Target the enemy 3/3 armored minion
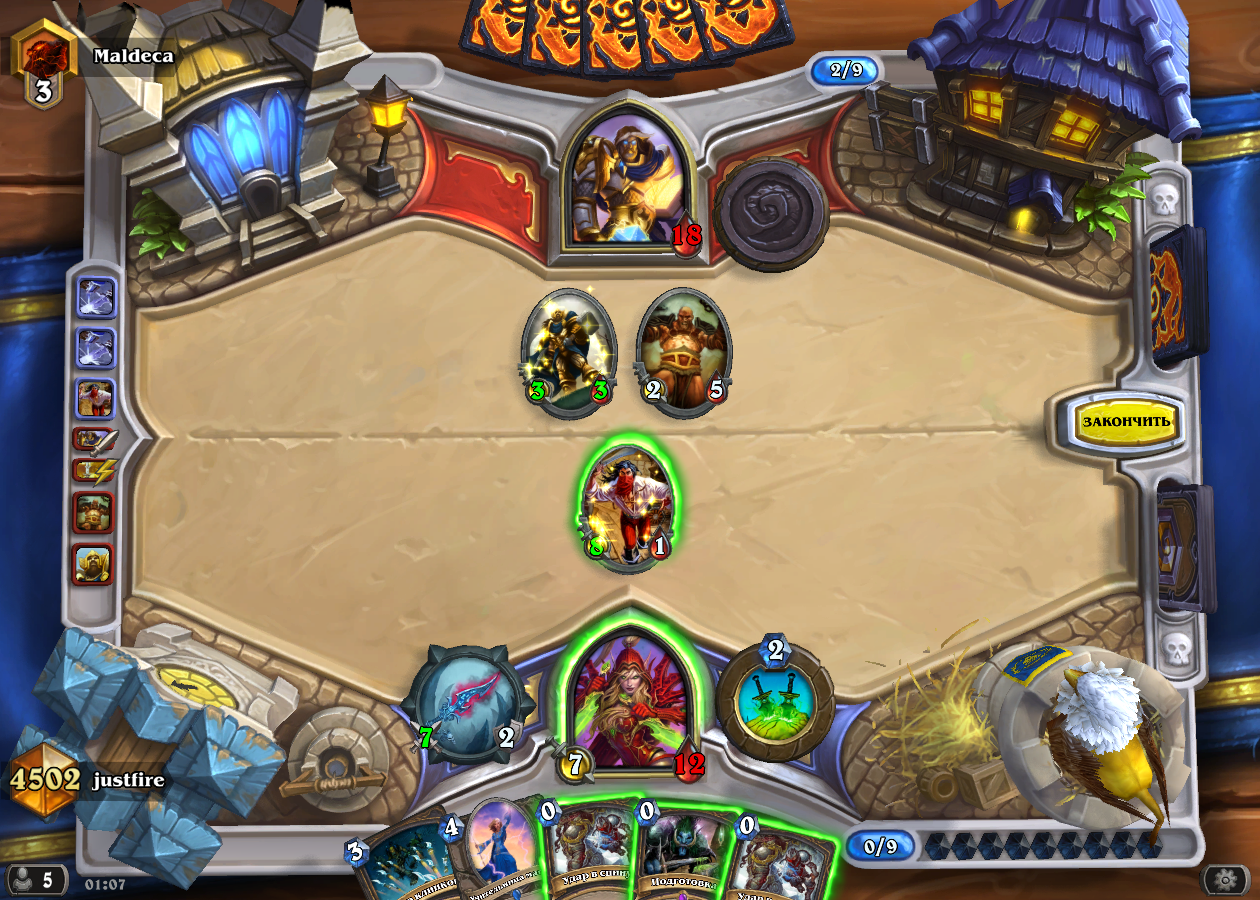Image resolution: width=1260 pixels, height=900 pixels. coord(568,350)
